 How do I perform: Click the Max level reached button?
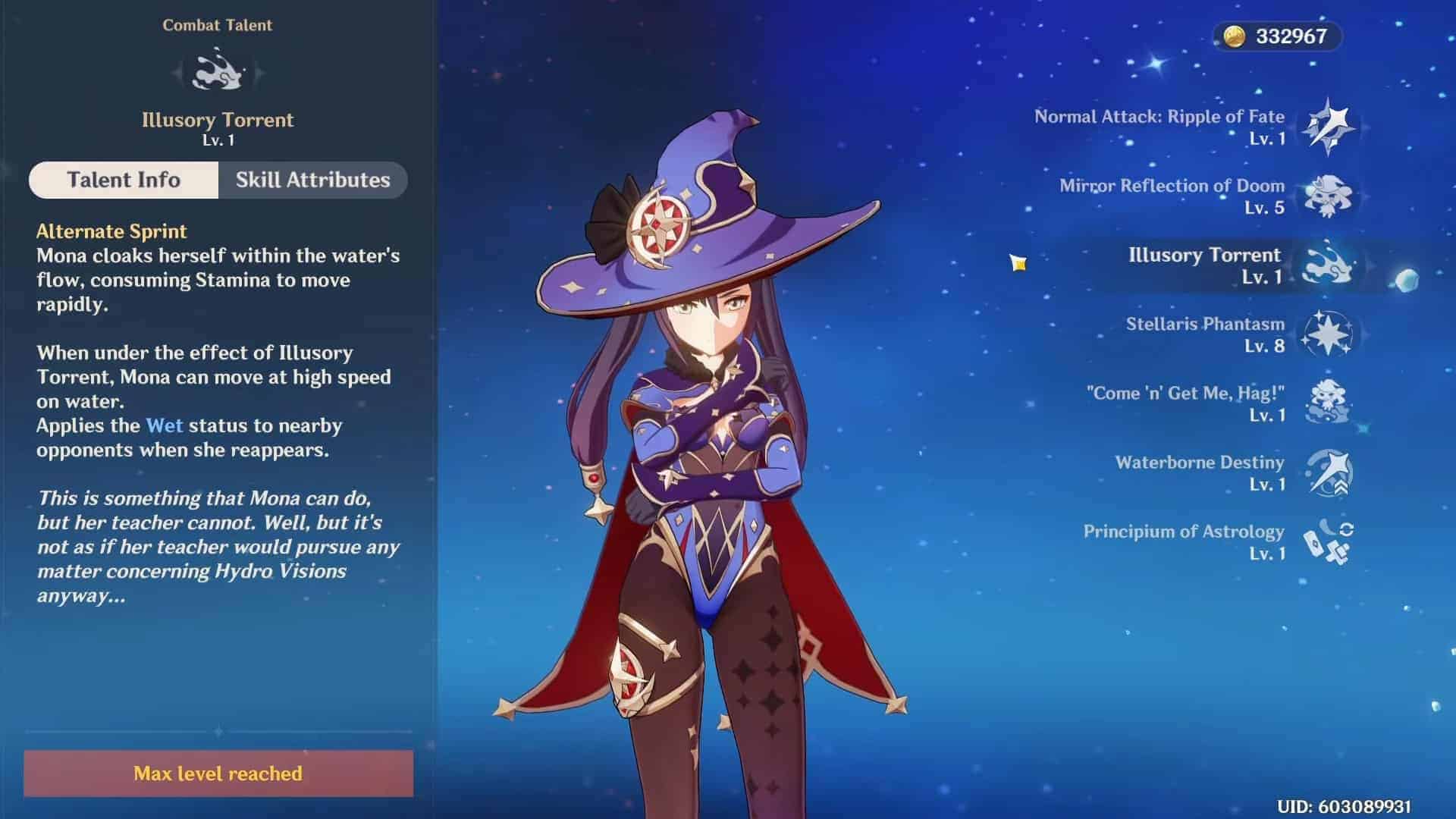[218, 773]
